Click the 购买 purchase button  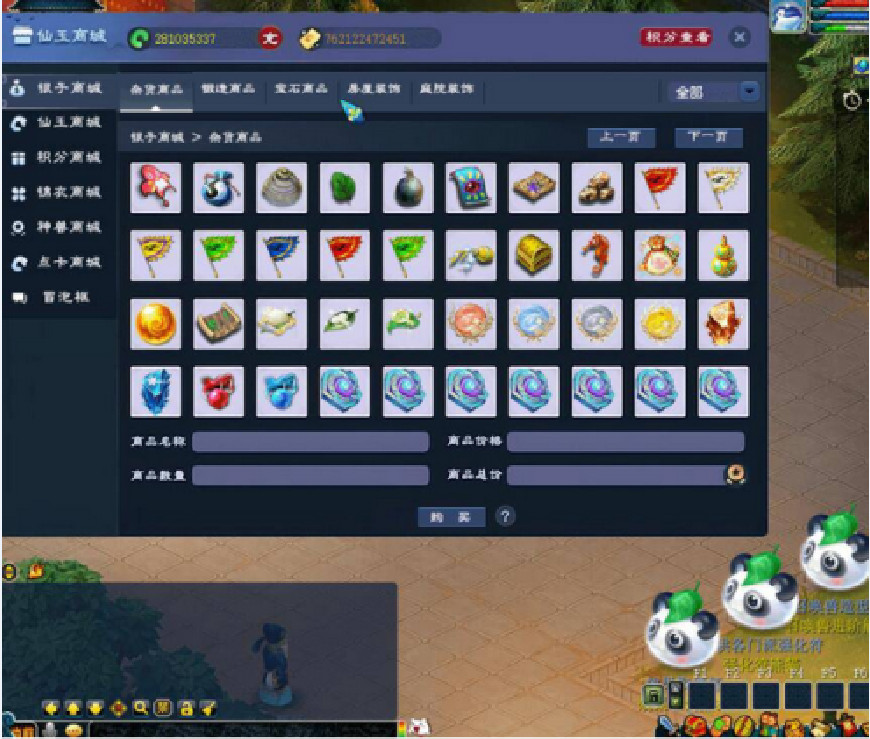coord(451,517)
